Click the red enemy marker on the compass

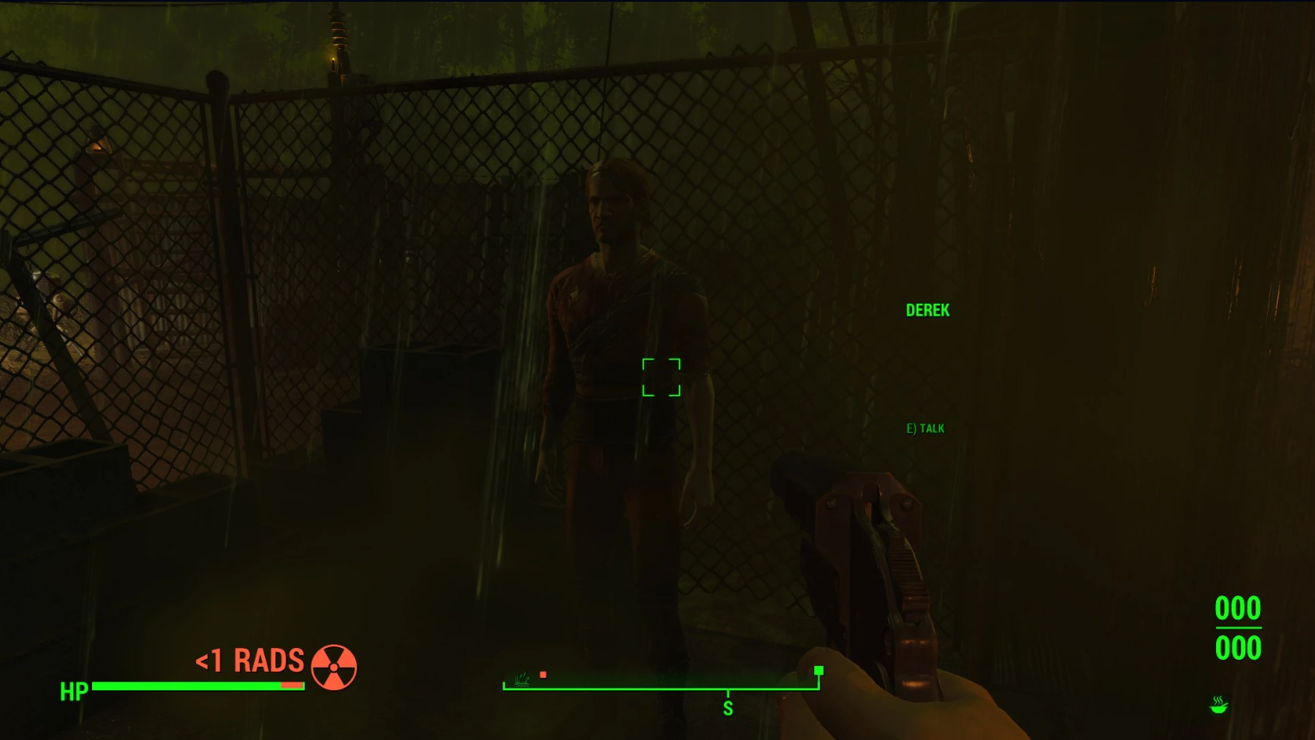pos(543,675)
